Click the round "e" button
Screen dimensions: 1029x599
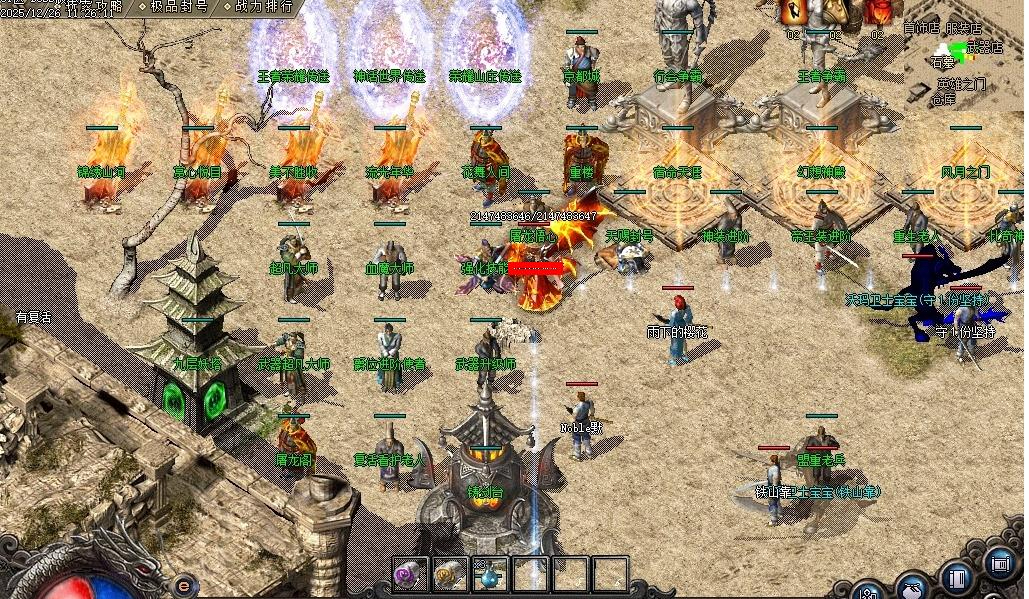[184, 586]
